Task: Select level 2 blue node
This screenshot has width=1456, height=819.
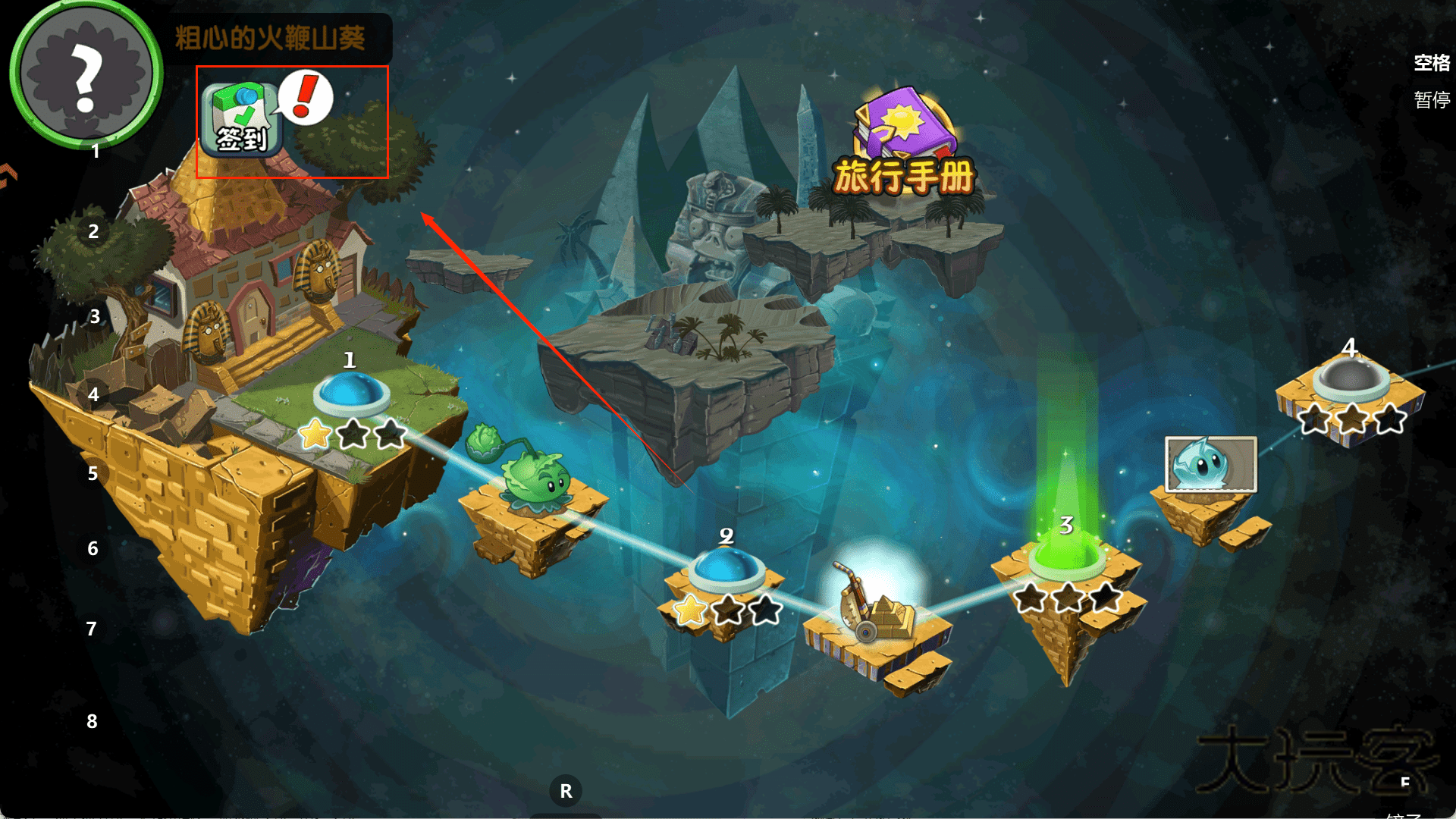Action: click(x=726, y=569)
